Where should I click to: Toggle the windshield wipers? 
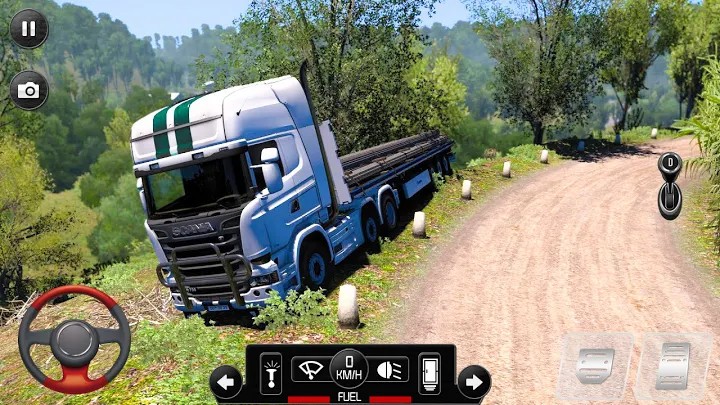click(310, 369)
